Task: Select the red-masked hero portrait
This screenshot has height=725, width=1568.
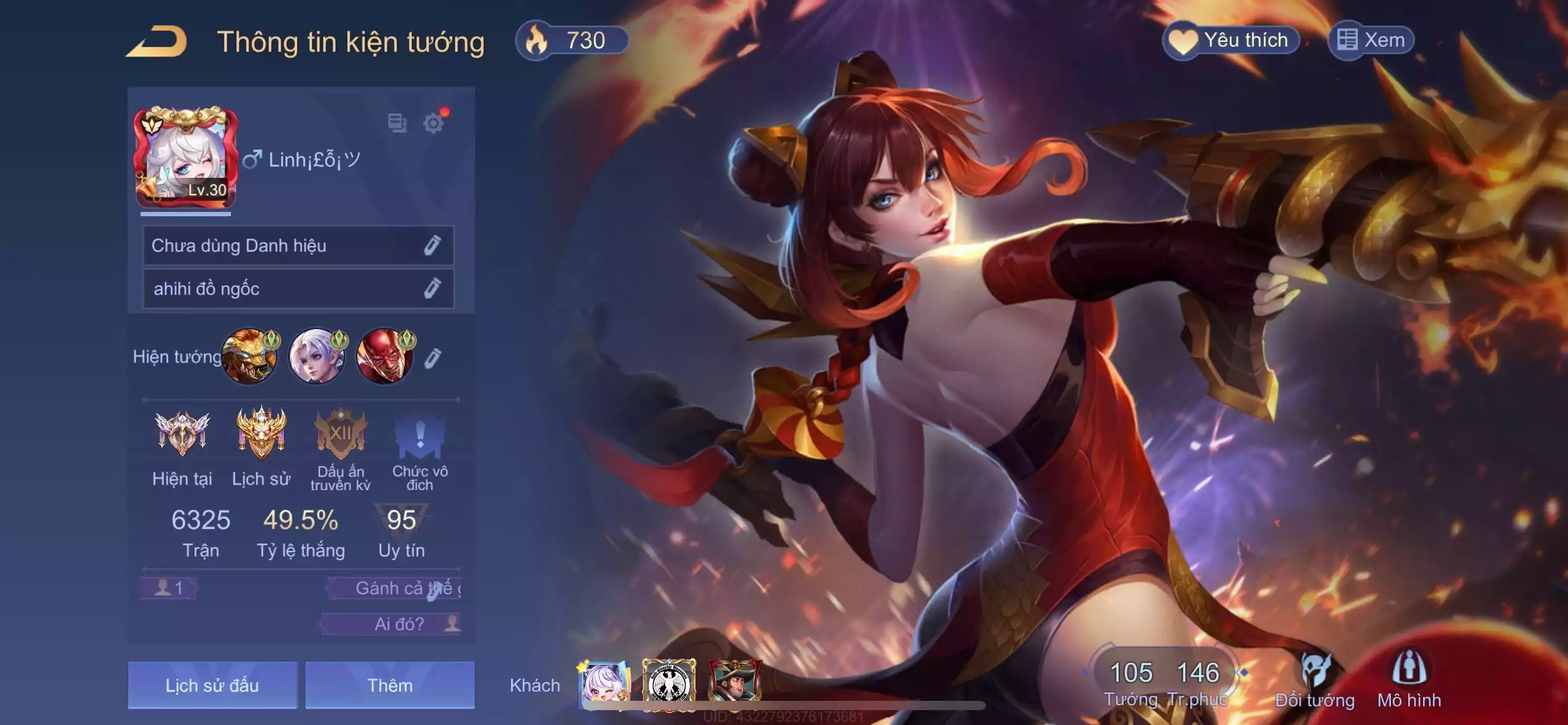Action: 385,357
